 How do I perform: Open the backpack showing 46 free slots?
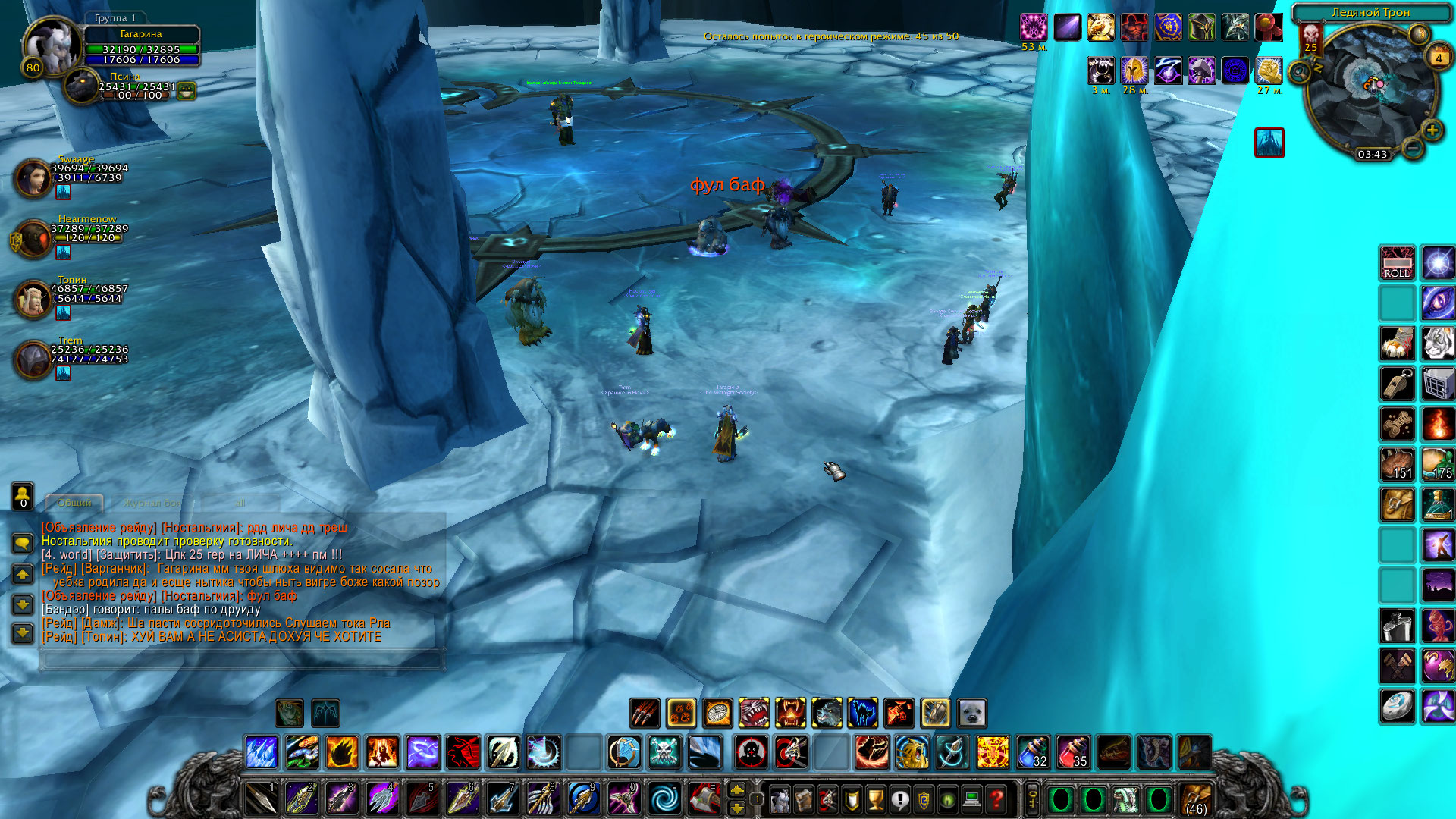pyautogui.click(x=1196, y=799)
